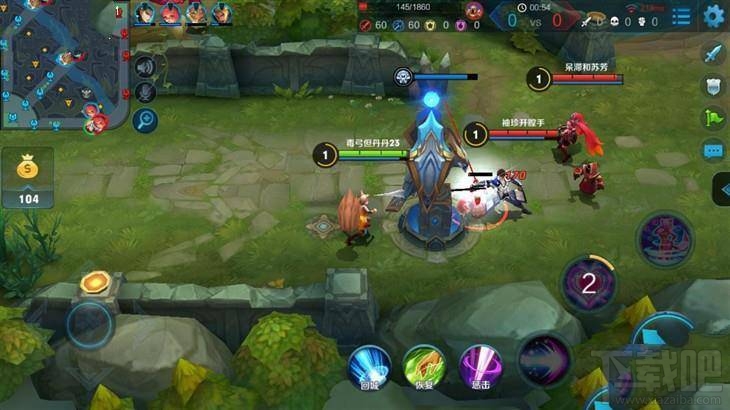Screen dimensions: 730x410
Task: Send the attack sword signal
Action: pyautogui.click(x=713, y=54)
